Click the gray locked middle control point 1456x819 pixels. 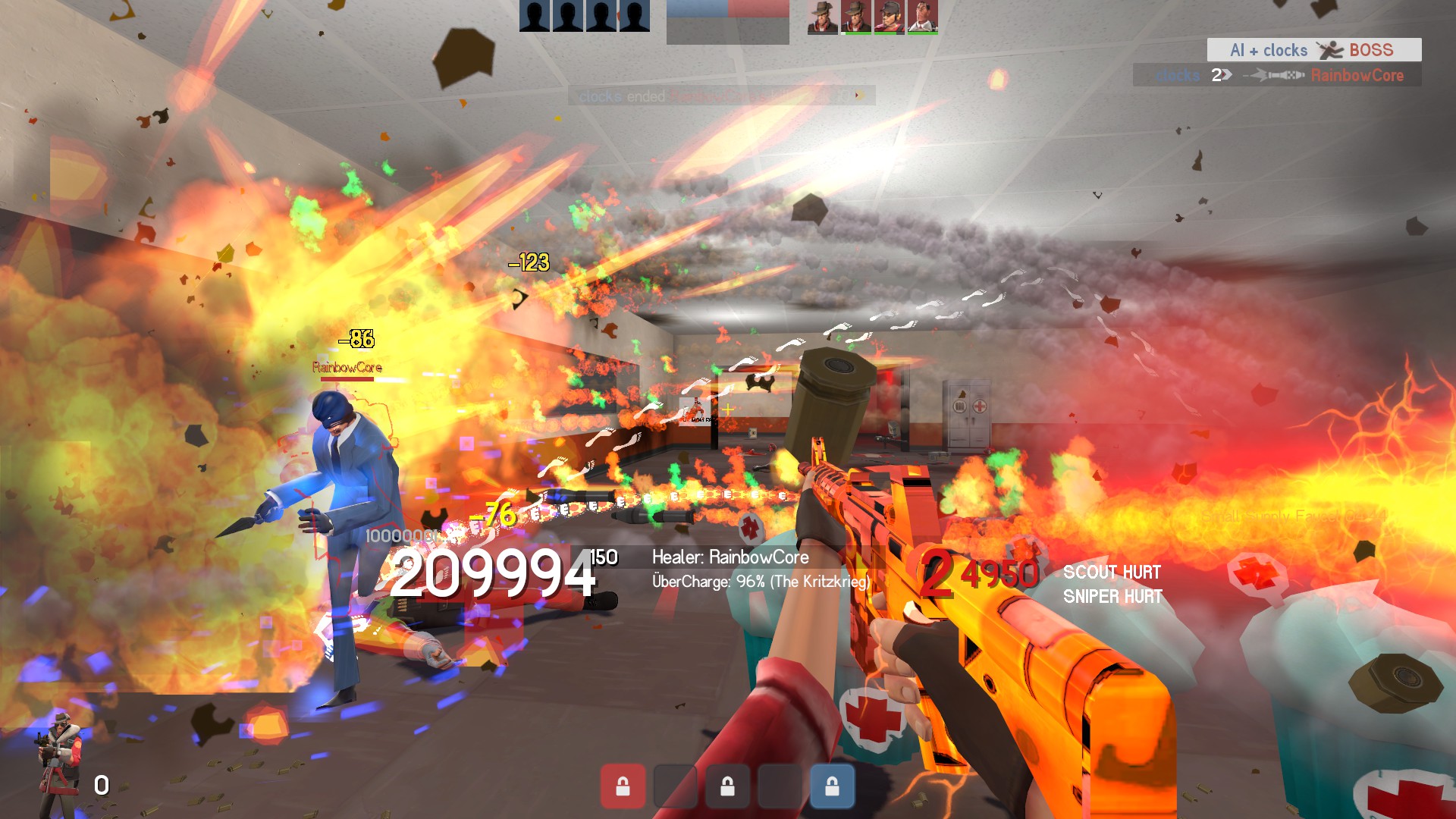tap(727, 786)
